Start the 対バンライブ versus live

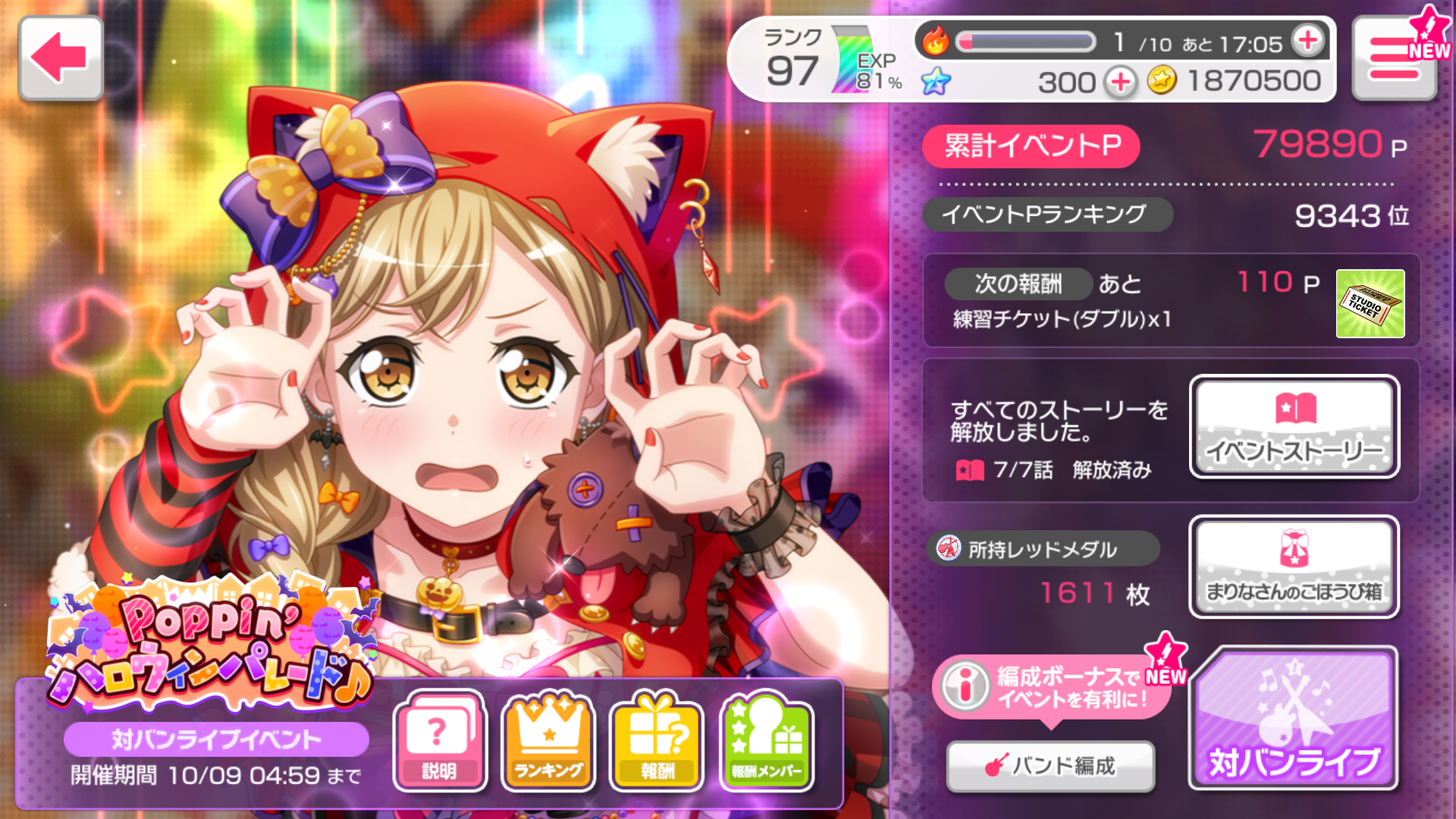(x=1294, y=718)
